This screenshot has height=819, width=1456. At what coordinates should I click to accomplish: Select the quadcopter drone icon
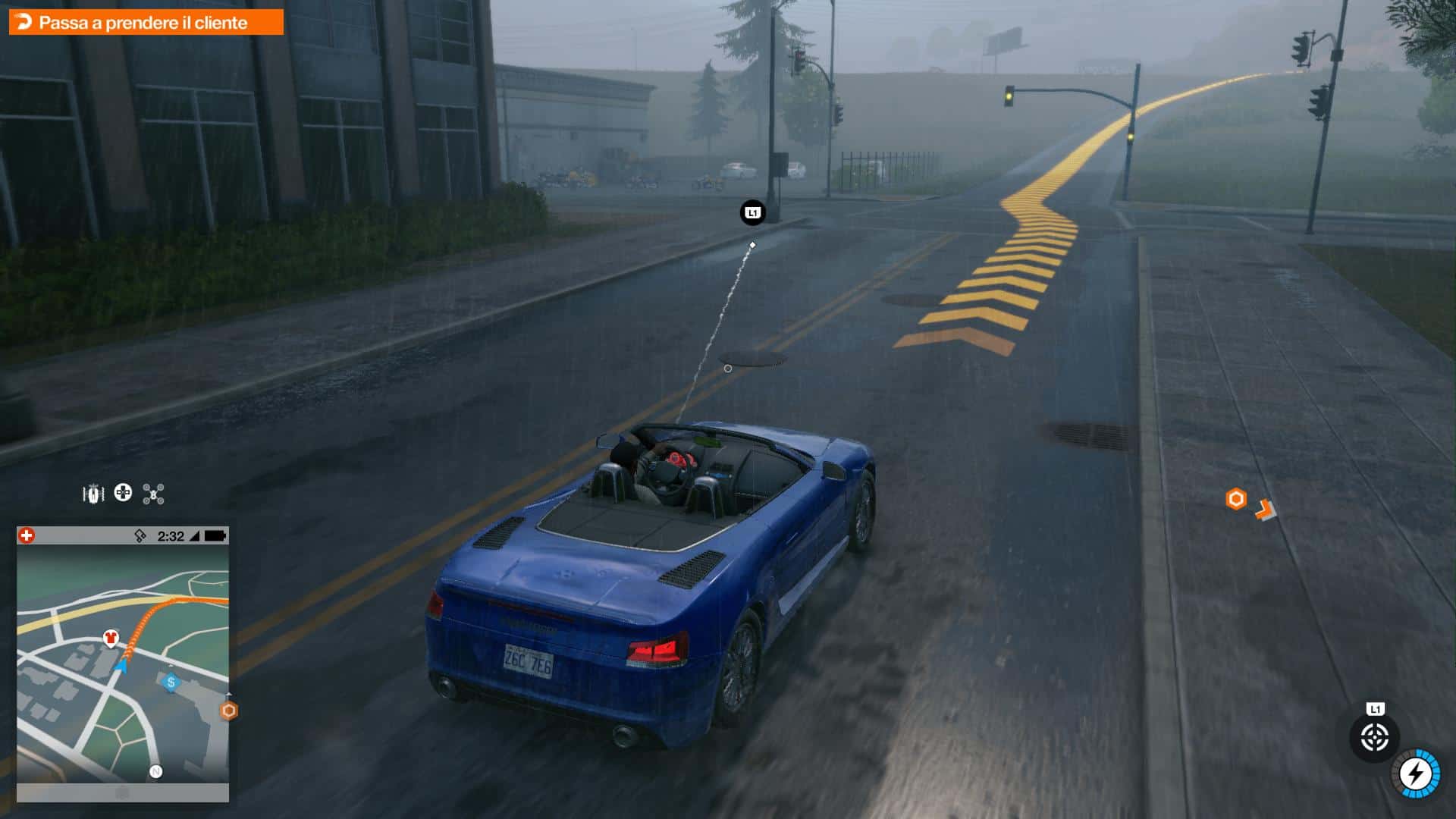coord(153,494)
